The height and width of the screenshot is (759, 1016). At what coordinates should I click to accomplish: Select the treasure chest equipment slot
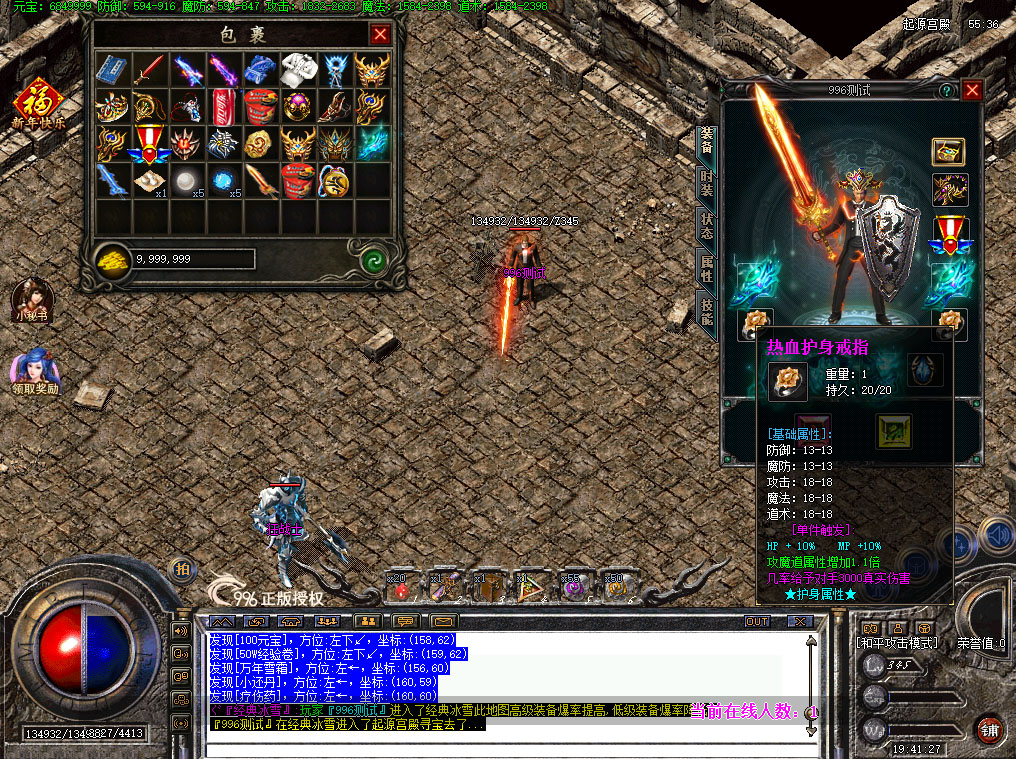(948, 153)
